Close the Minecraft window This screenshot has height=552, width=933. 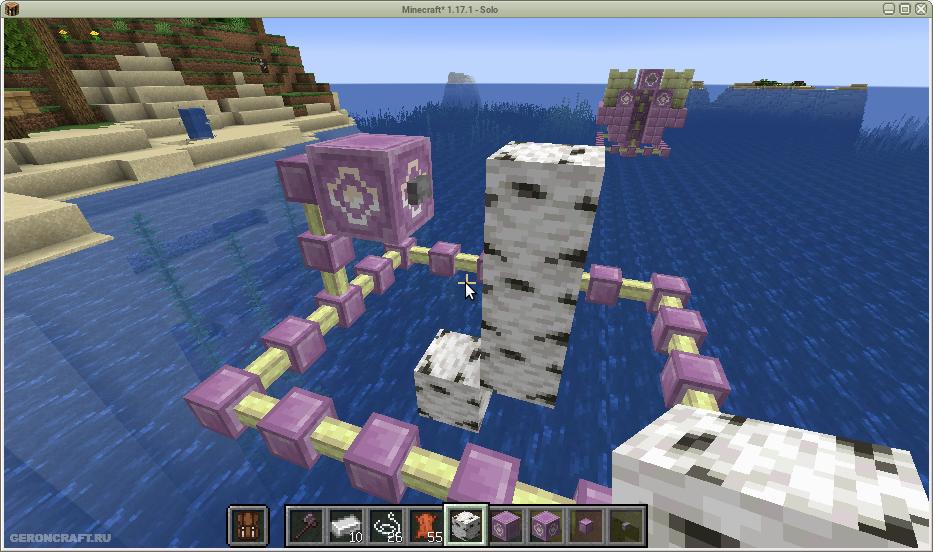[x=921, y=9]
